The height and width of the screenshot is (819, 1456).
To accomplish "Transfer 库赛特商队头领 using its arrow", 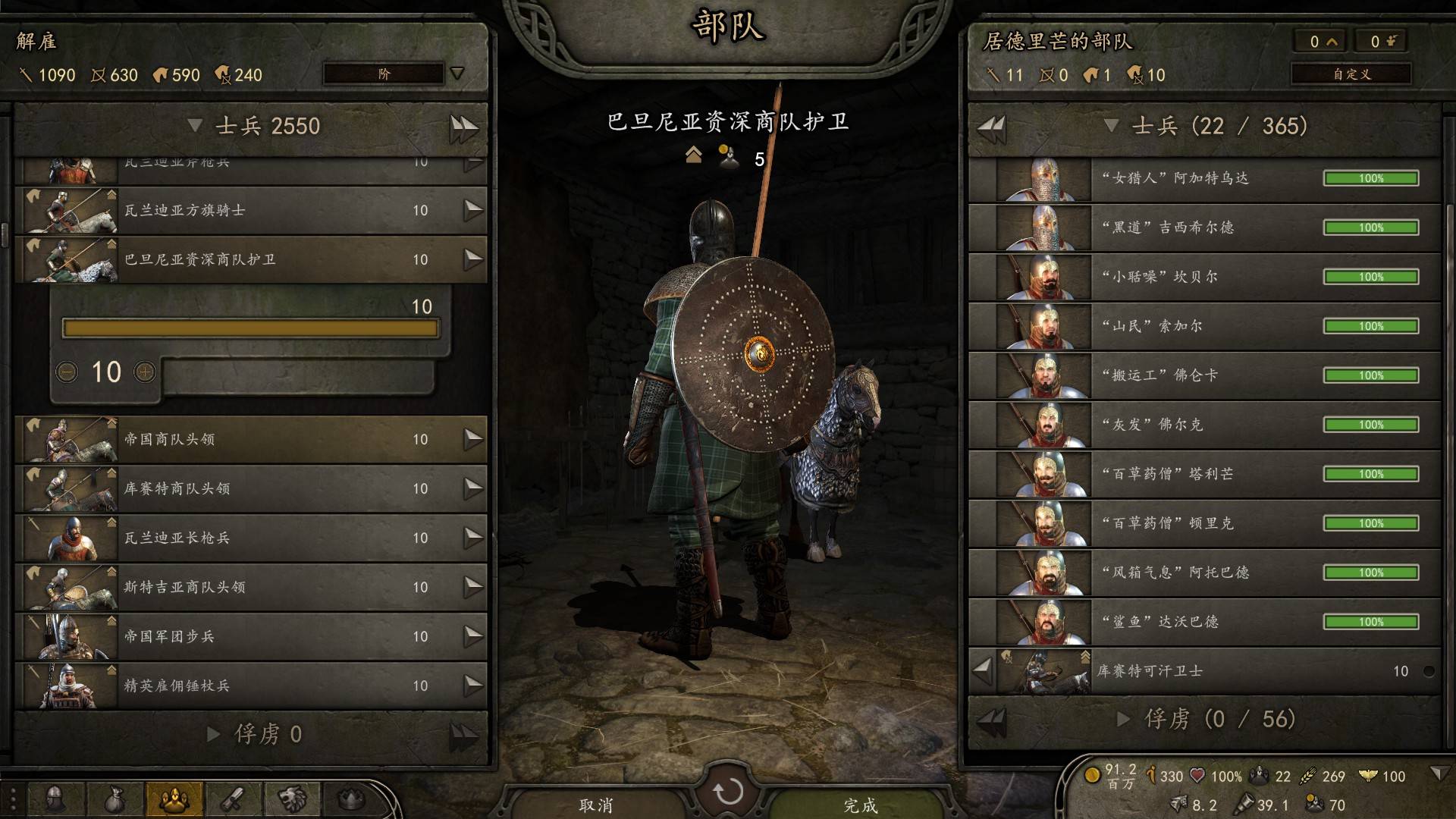I will 473,488.
